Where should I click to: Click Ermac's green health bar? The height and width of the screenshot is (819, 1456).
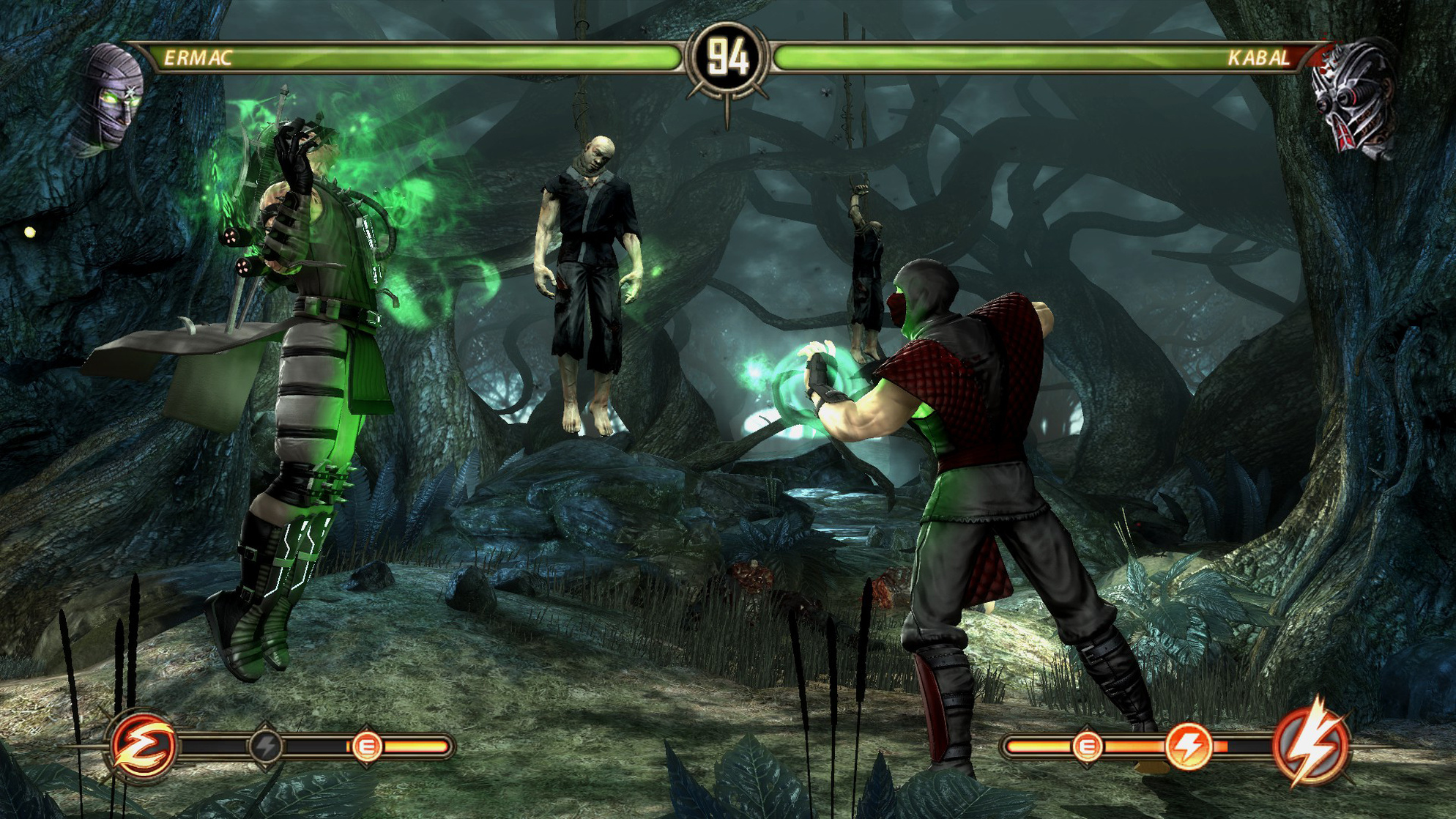pyautogui.click(x=439, y=59)
